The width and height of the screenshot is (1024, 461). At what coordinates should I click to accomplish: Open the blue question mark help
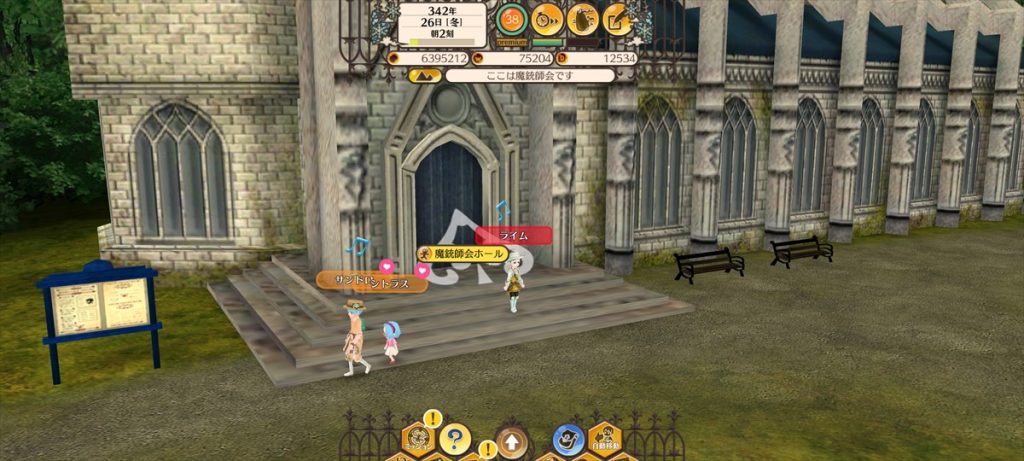pos(455,439)
